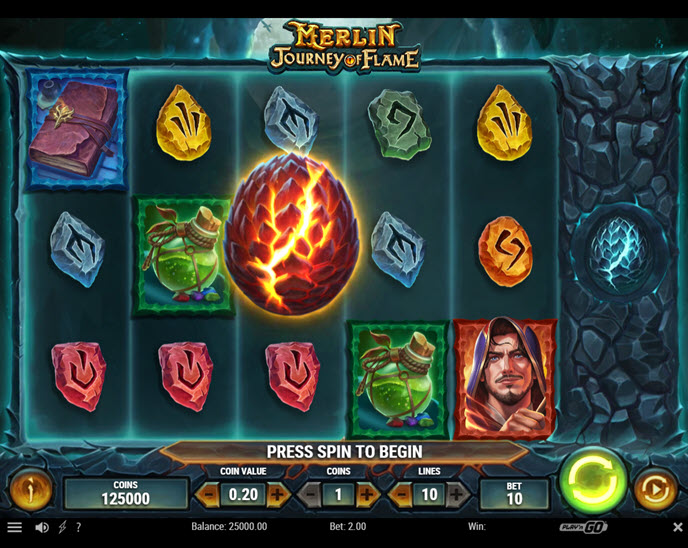Increase the number of coins
Viewport: 688px width, 548px height.
[x=368, y=493]
